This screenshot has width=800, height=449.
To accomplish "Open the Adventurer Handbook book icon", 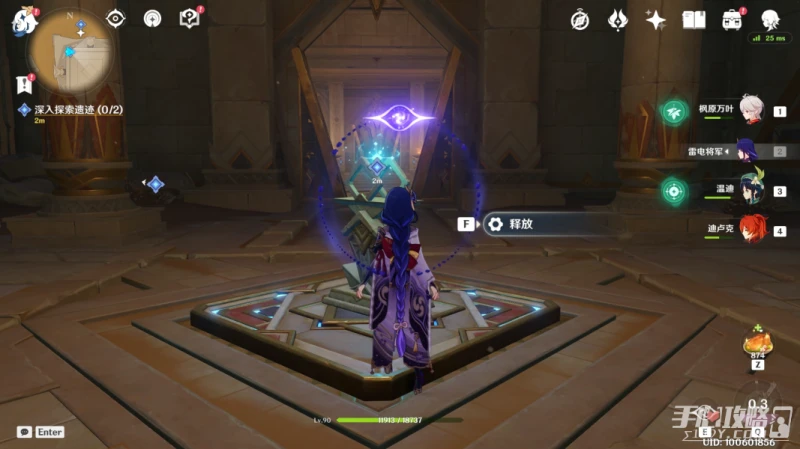I will [x=694, y=20].
